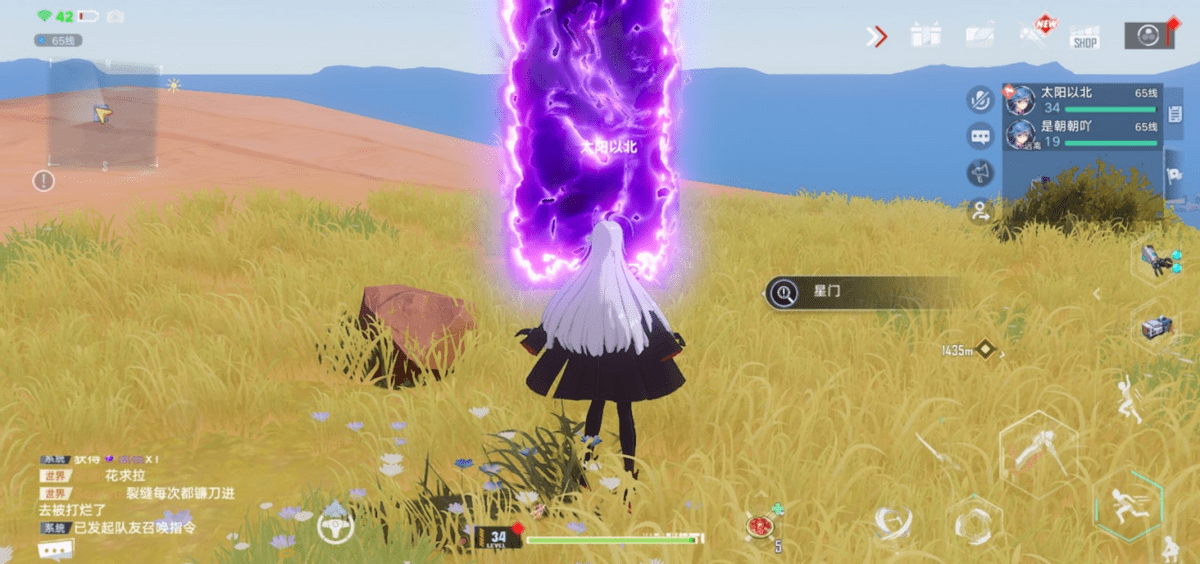
Task: Use the jetpack relic
Action: 1159,328
